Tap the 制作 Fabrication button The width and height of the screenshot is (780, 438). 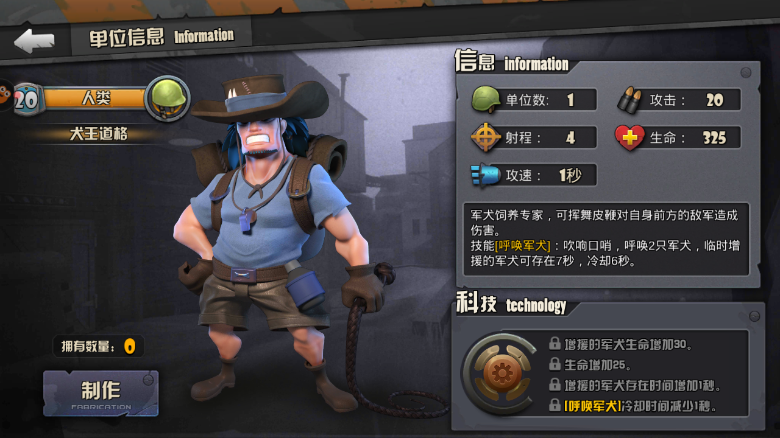[x=100, y=393]
